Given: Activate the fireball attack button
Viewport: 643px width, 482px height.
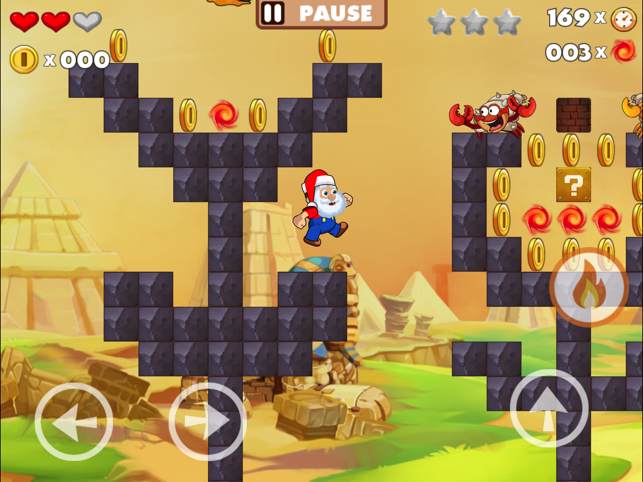Looking at the screenshot, I should click(590, 288).
